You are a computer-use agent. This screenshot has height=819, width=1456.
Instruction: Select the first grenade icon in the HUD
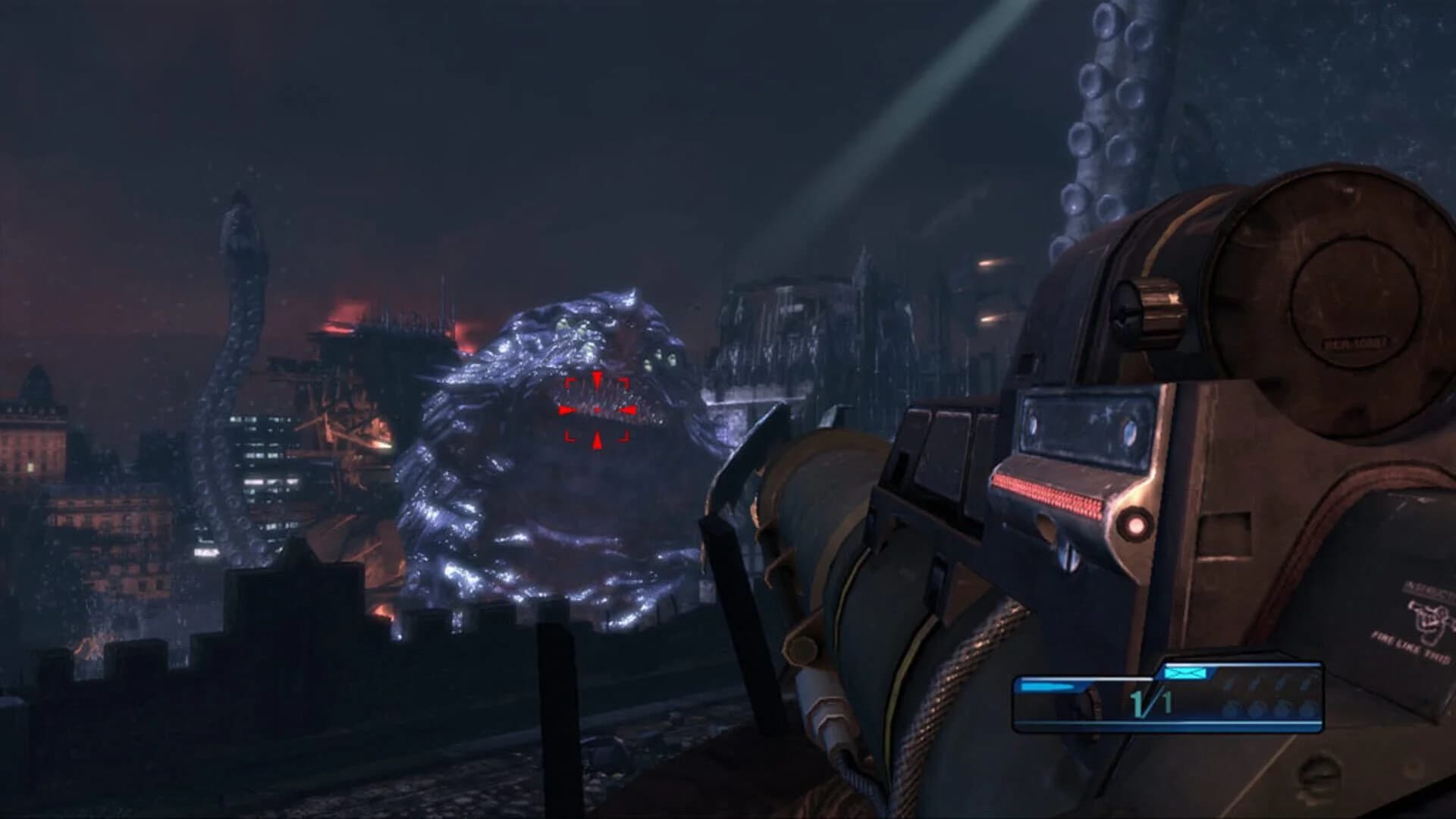1232,707
